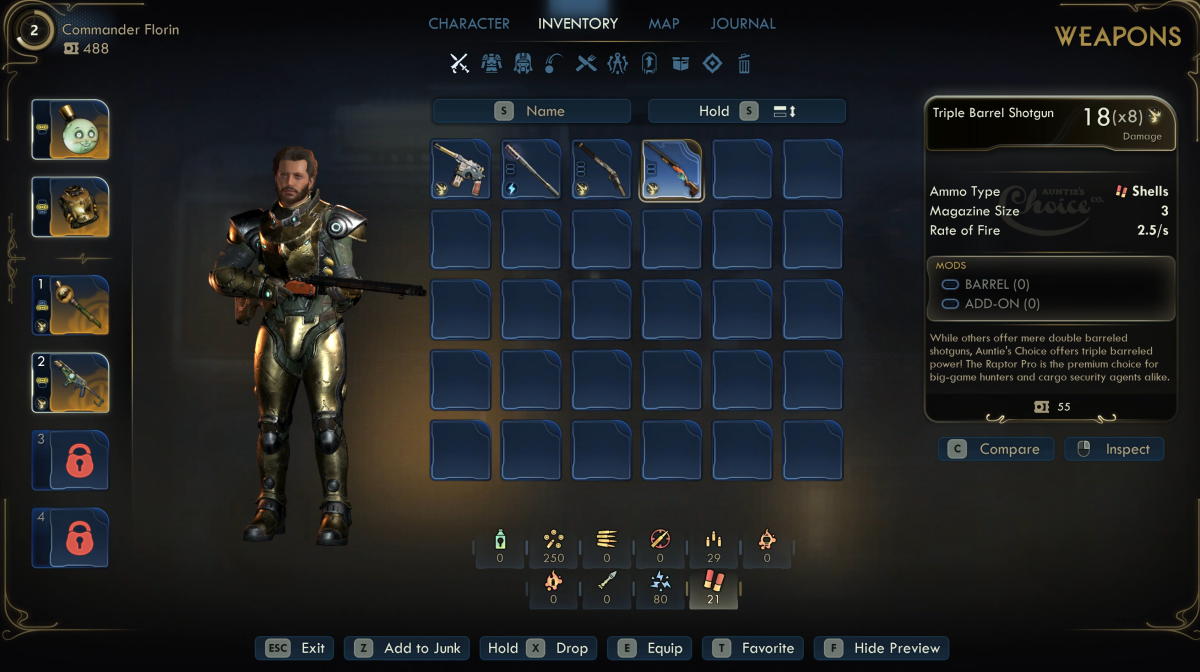Show the armor category
Screen dimensions: 1200x672
click(490, 64)
